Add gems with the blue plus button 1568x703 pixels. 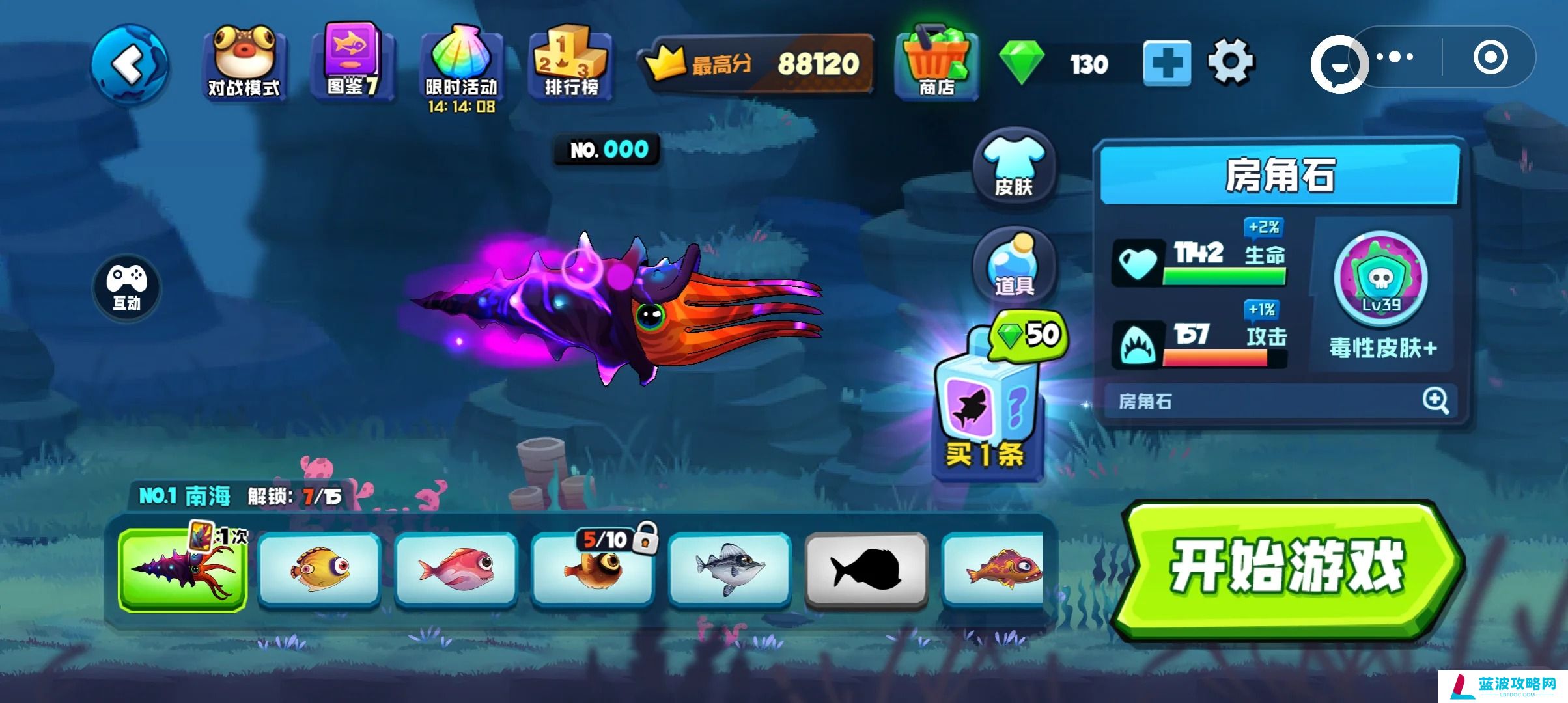pos(1167,64)
